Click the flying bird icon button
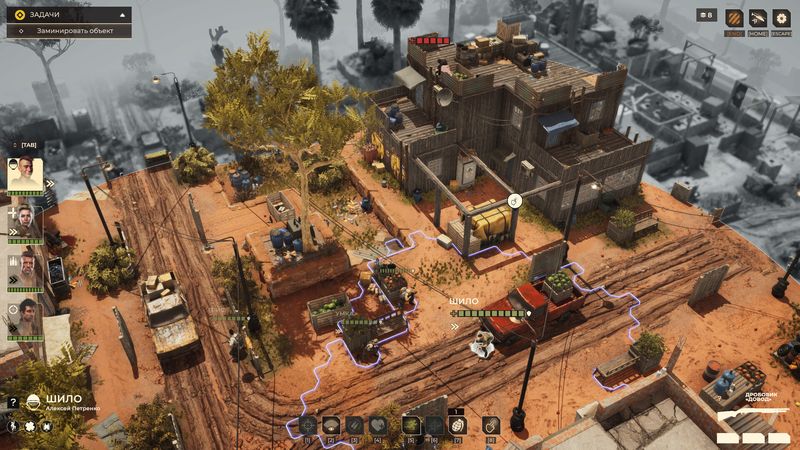The image size is (800, 450). 757,18
